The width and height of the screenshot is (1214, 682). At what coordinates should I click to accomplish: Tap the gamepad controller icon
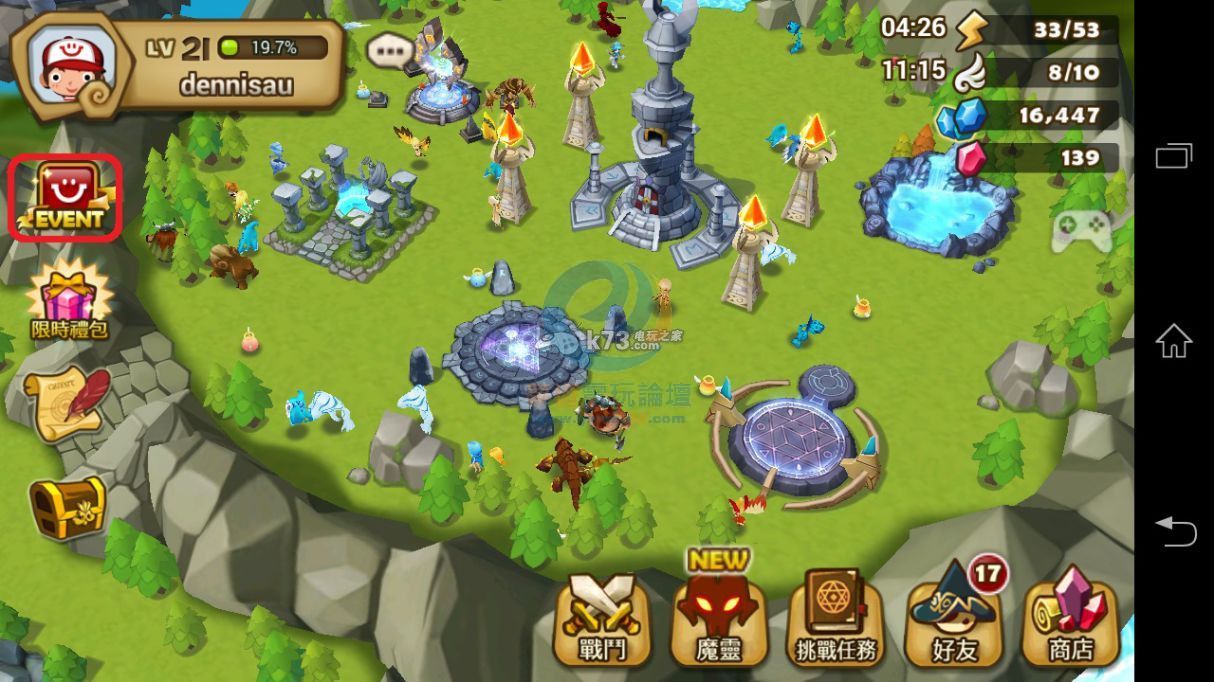point(1081,232)
